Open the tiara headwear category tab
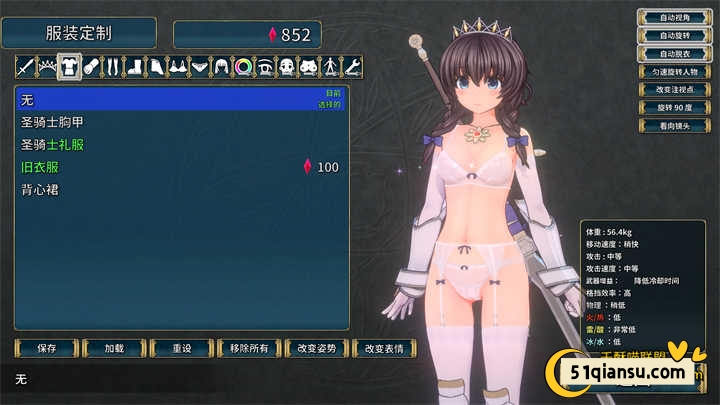720x405 pixels. point(47,67)
